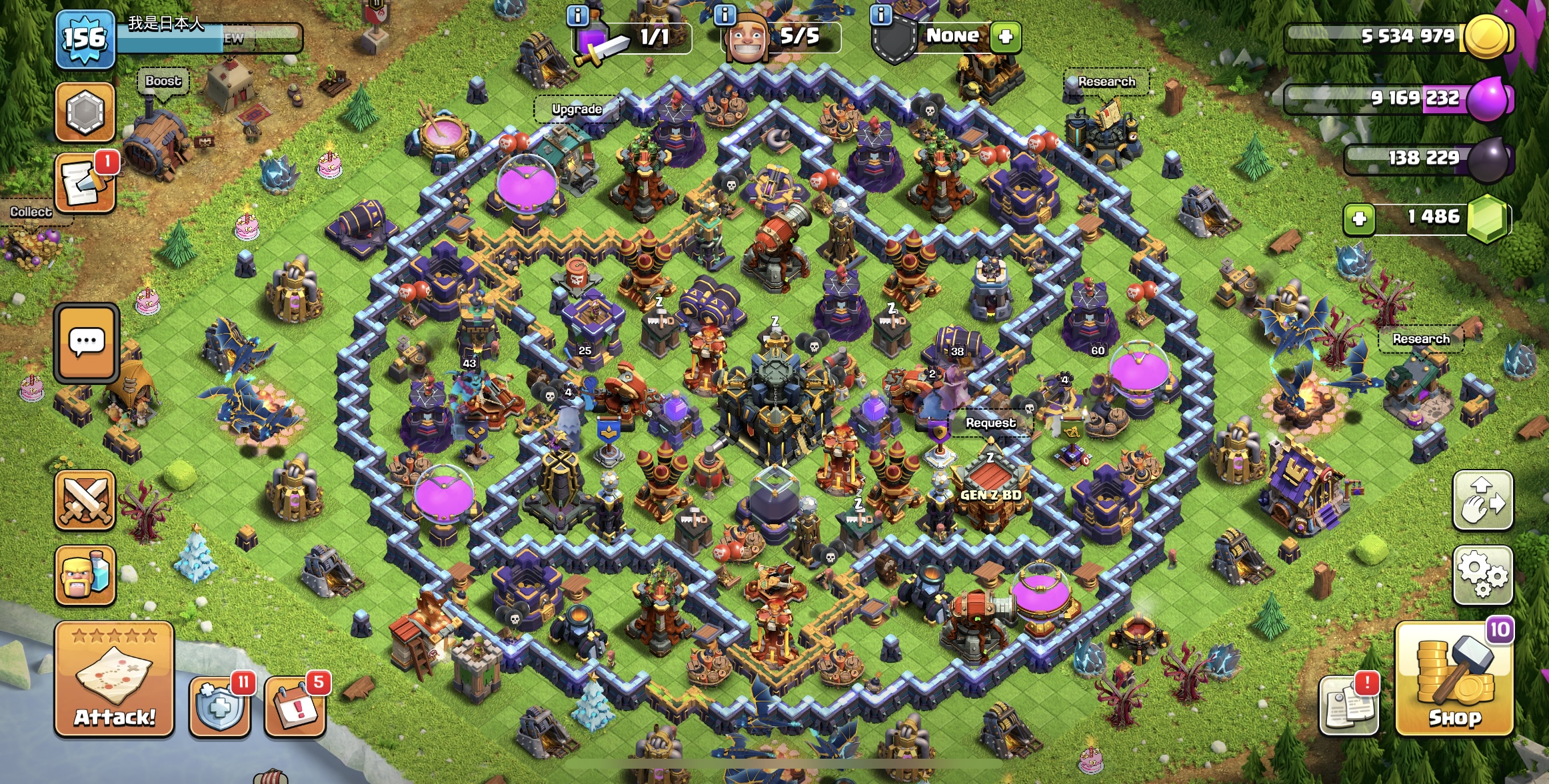Open the crossed swords clan war button

click(x=85, y=500)
